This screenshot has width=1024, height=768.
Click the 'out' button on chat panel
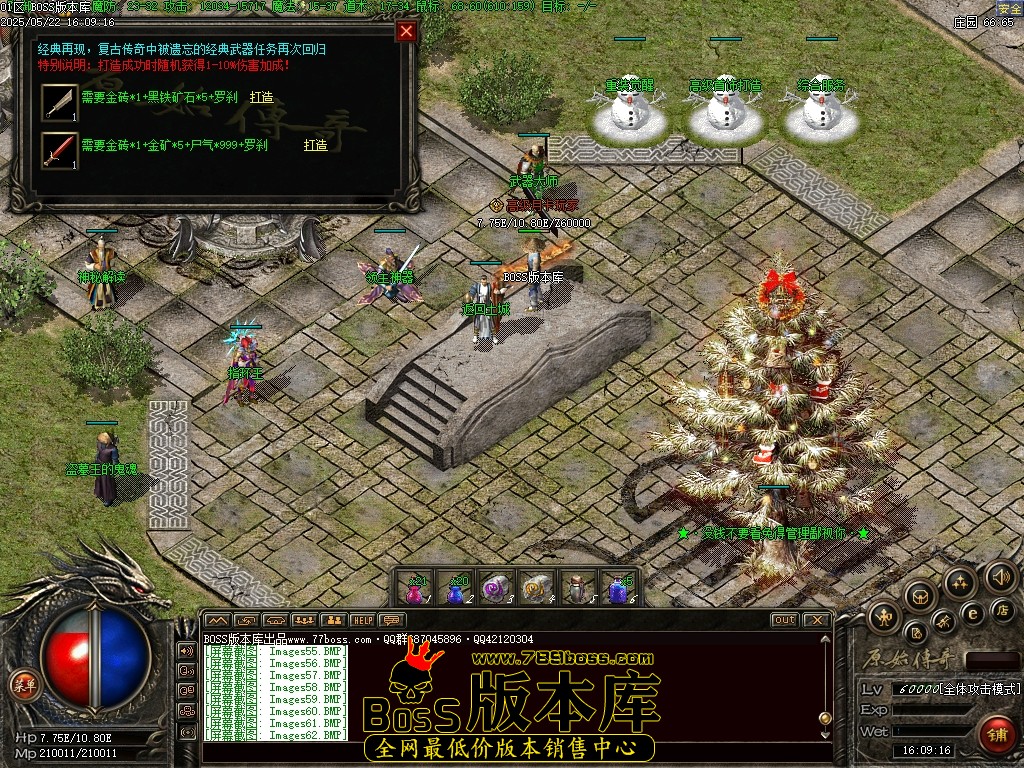tap(785, 620)
